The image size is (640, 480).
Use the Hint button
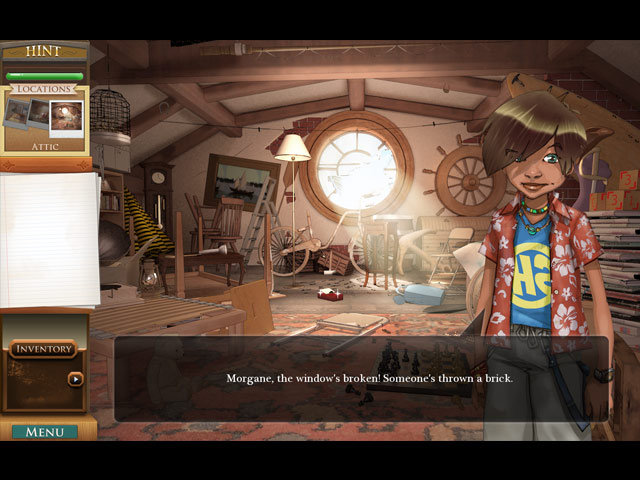tap(44, 50)
